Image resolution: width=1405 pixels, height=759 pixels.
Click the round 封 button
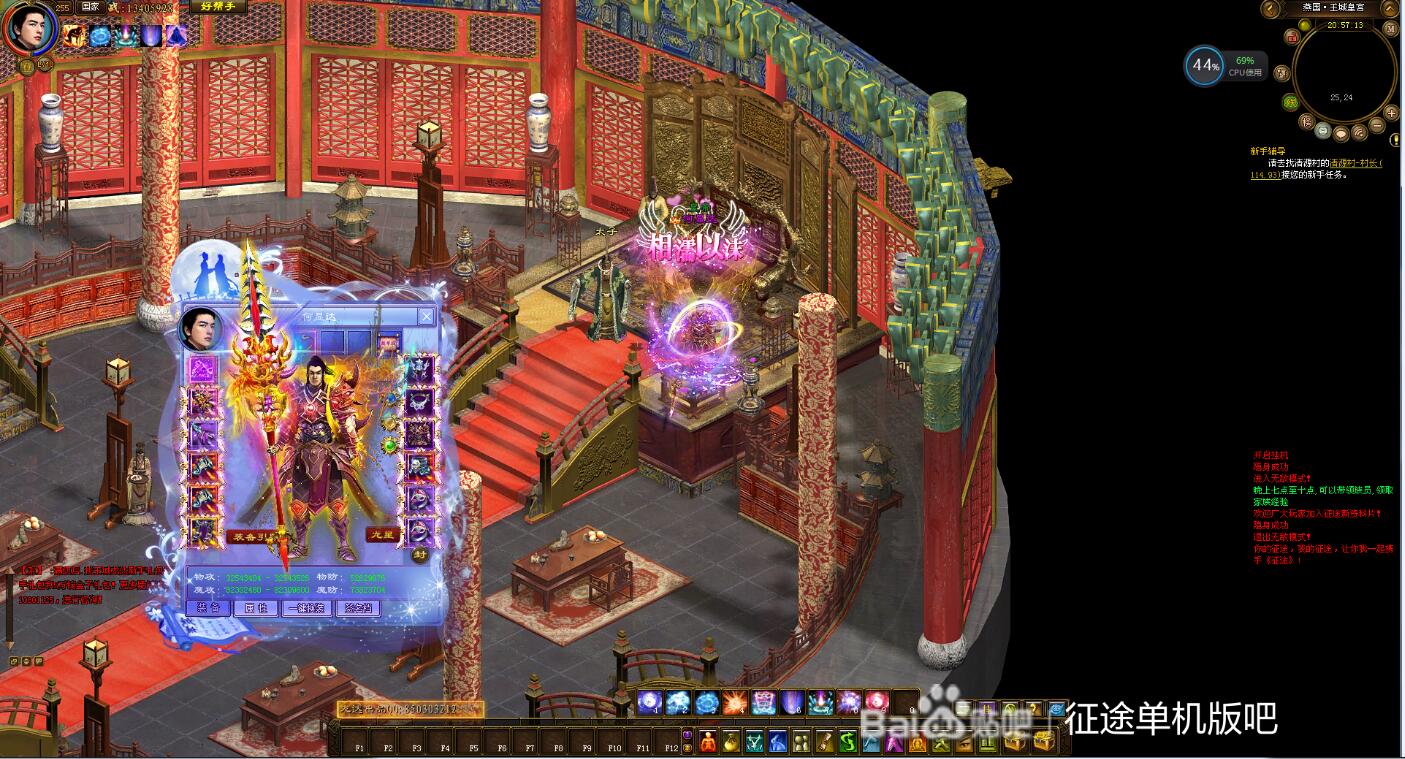click(420, 555)
